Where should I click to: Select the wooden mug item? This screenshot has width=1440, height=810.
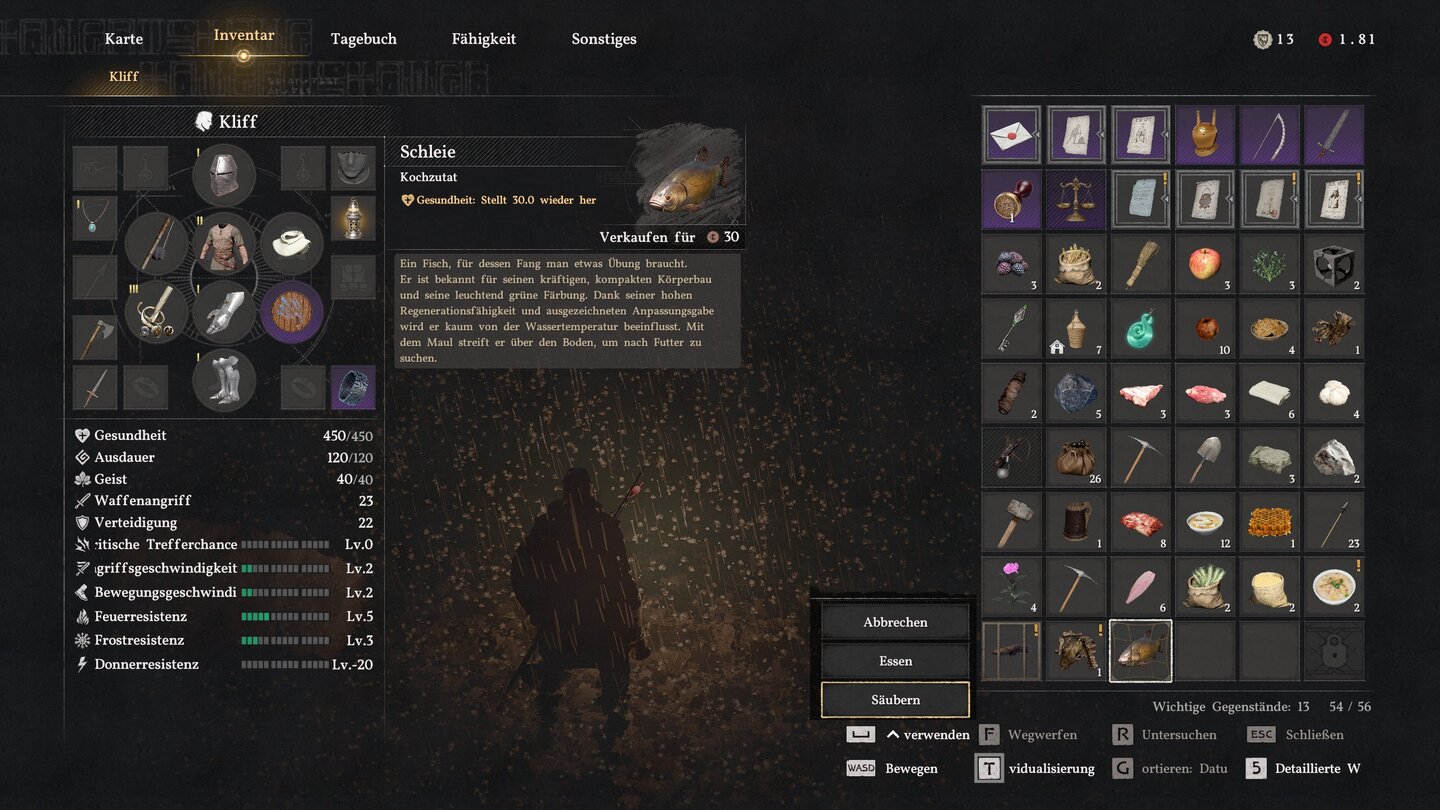(1075, 521)
